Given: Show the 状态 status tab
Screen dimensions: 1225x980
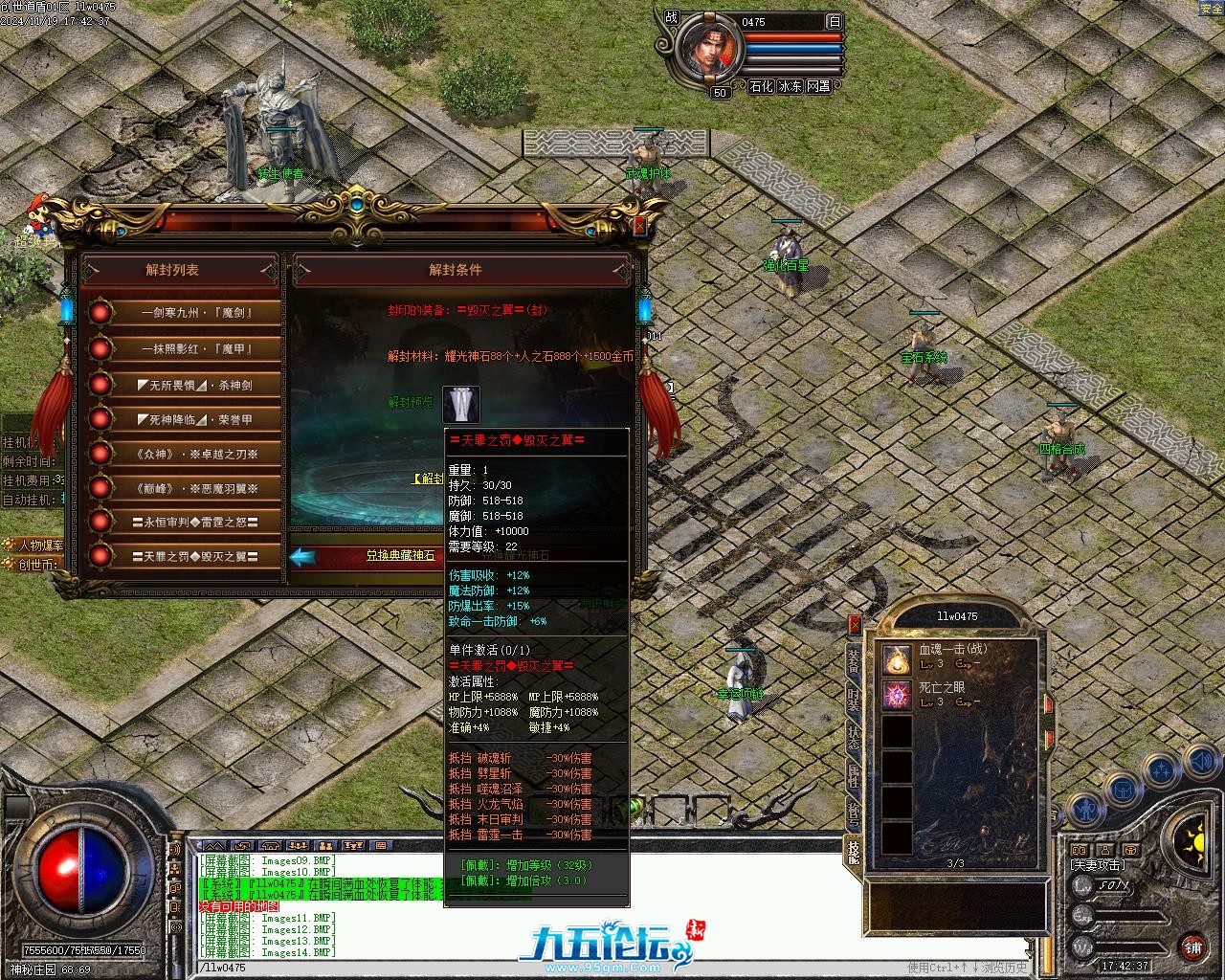Looking at the screenshot, I should point(853,738).
